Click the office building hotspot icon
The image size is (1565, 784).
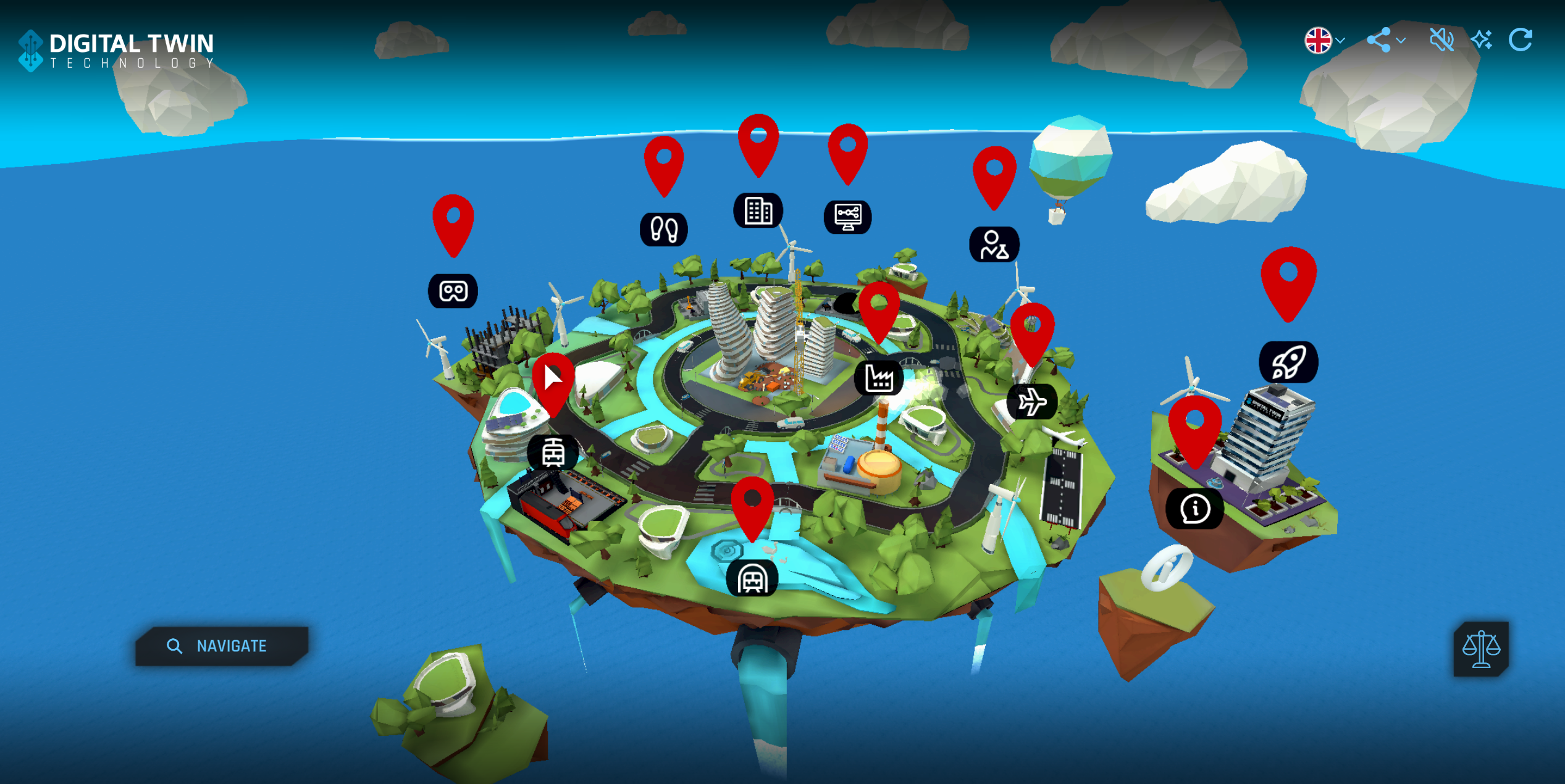(x=759, y=211)
